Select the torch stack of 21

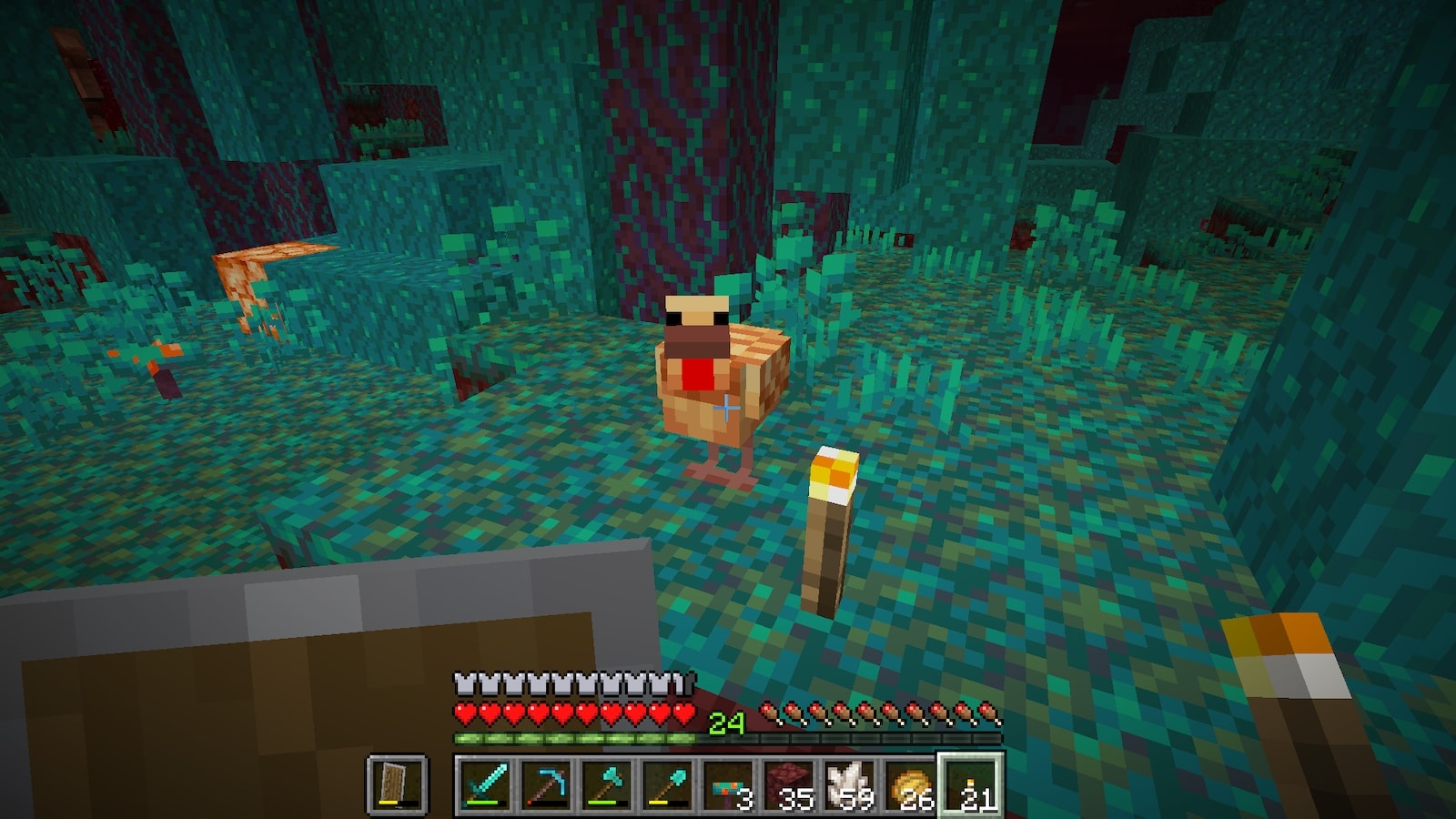(x=972, y=784)
